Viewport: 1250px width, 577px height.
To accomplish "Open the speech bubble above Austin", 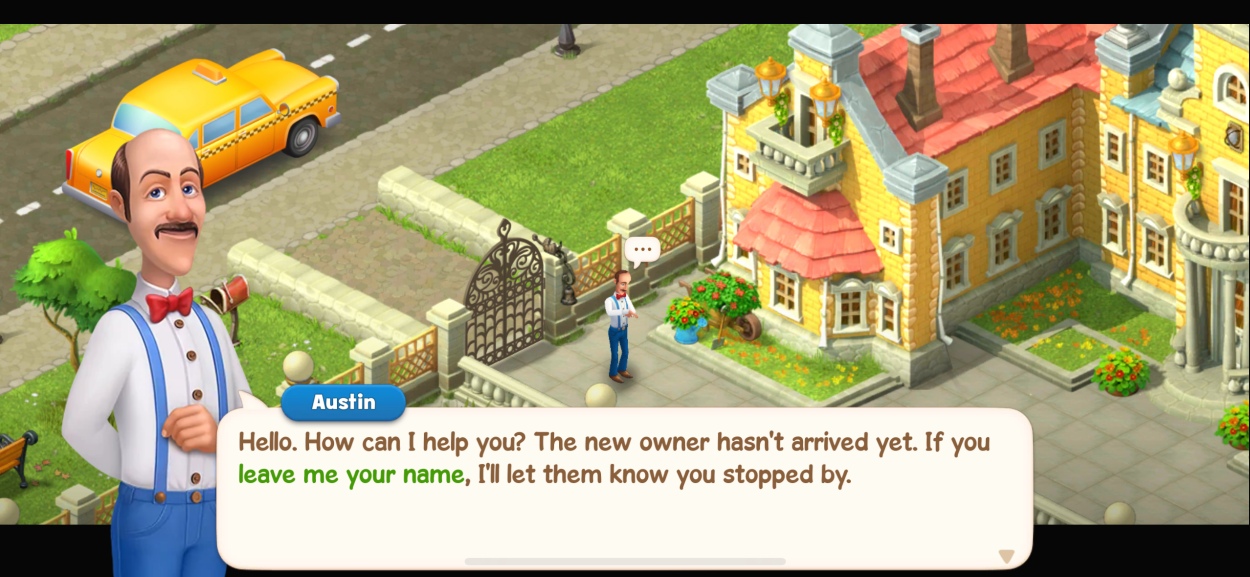I will tap(642, 249).
